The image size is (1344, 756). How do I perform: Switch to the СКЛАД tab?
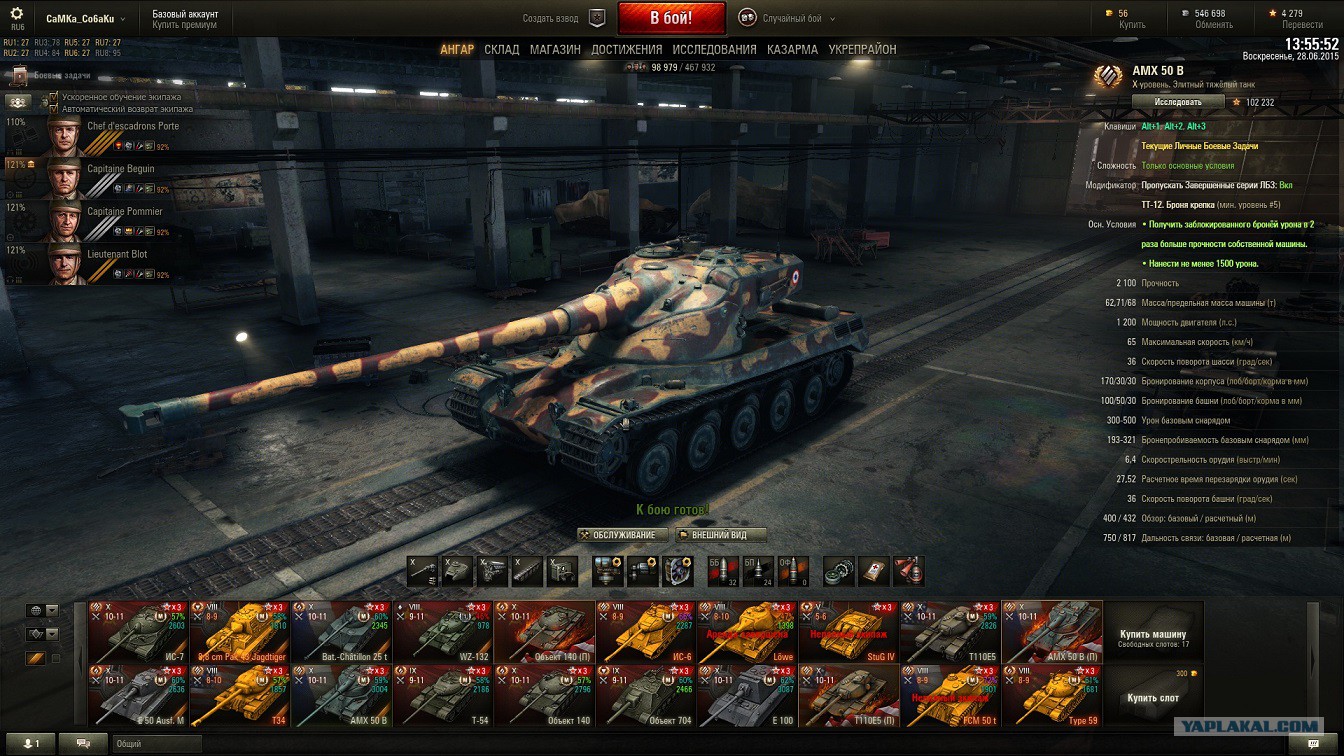point(502,49)
